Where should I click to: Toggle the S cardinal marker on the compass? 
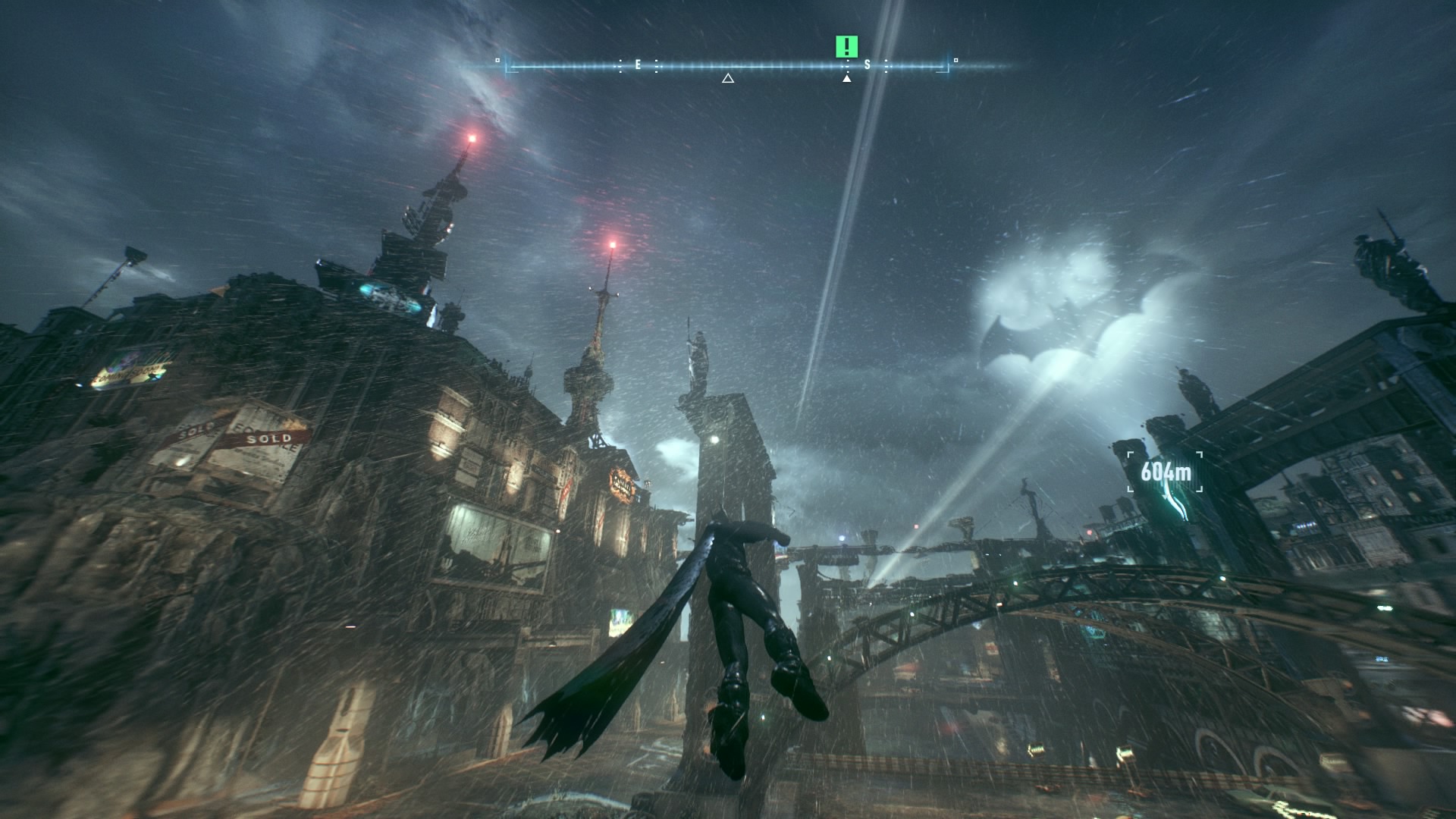click(x=867, y=65)
